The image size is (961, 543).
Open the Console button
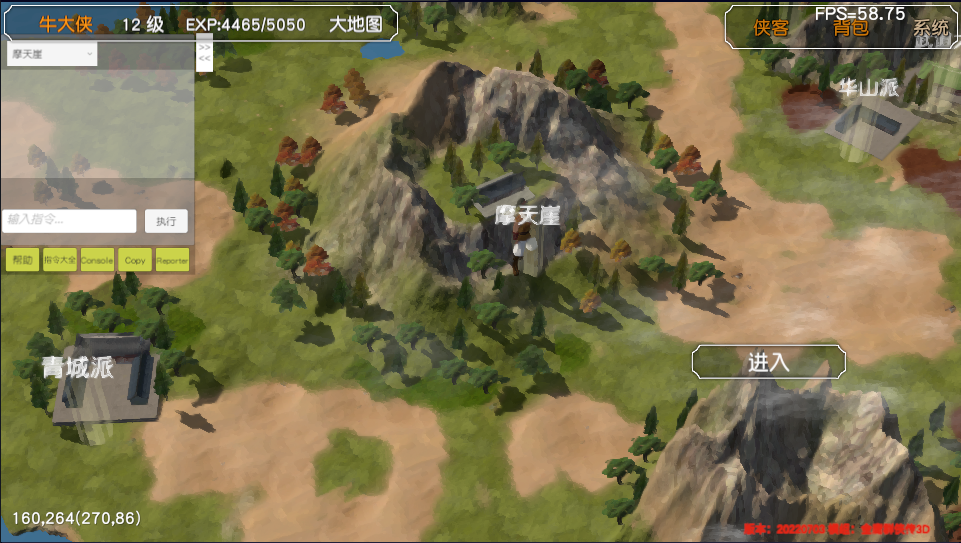pos(97,260)
